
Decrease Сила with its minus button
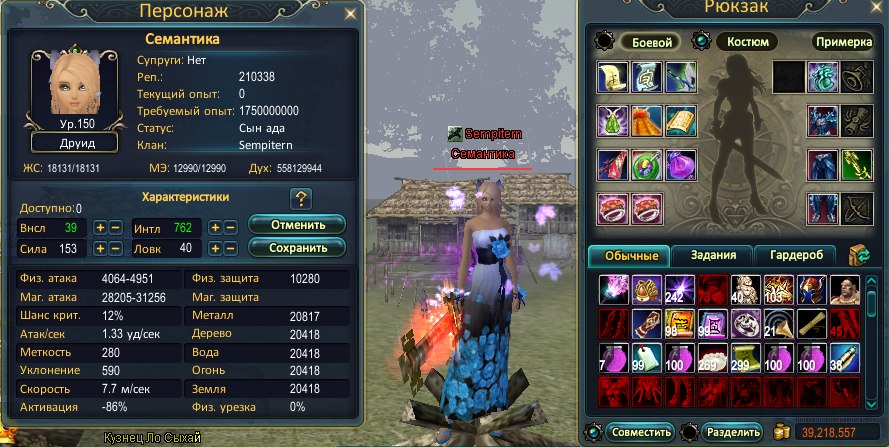click(x=115, y=248)
